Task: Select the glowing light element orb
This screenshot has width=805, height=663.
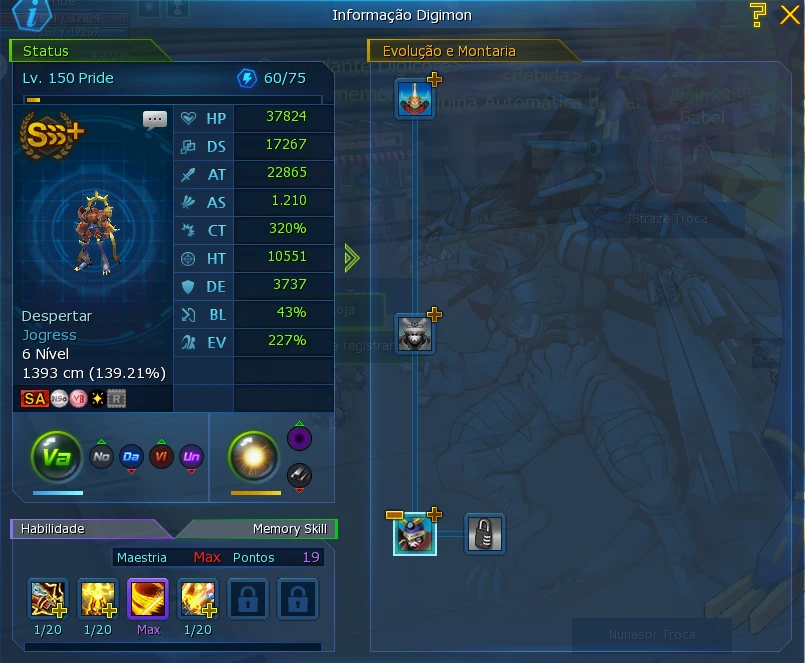Action: [x=254, y=458]
